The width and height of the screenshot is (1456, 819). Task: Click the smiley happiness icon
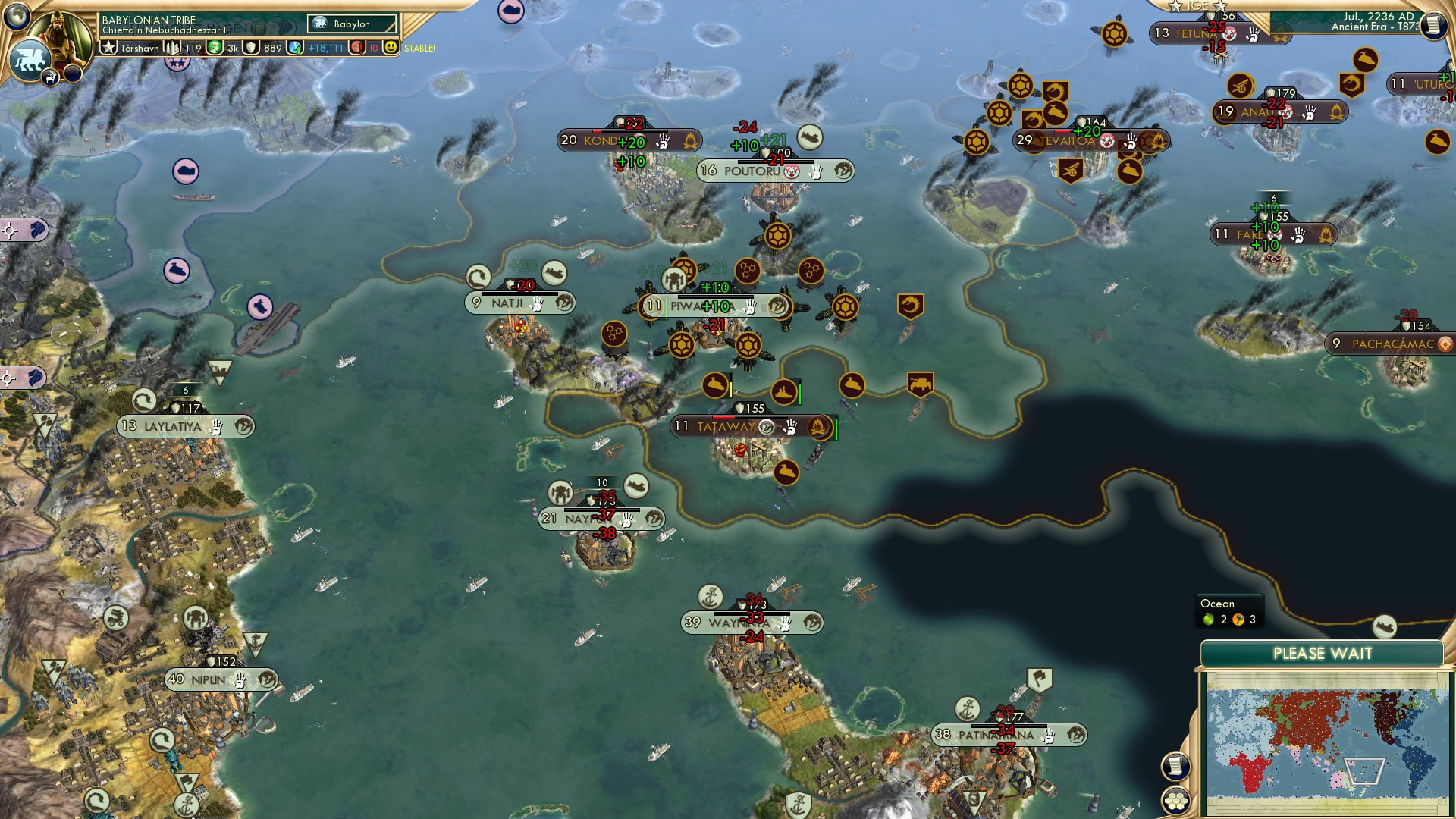coord(391,48)
